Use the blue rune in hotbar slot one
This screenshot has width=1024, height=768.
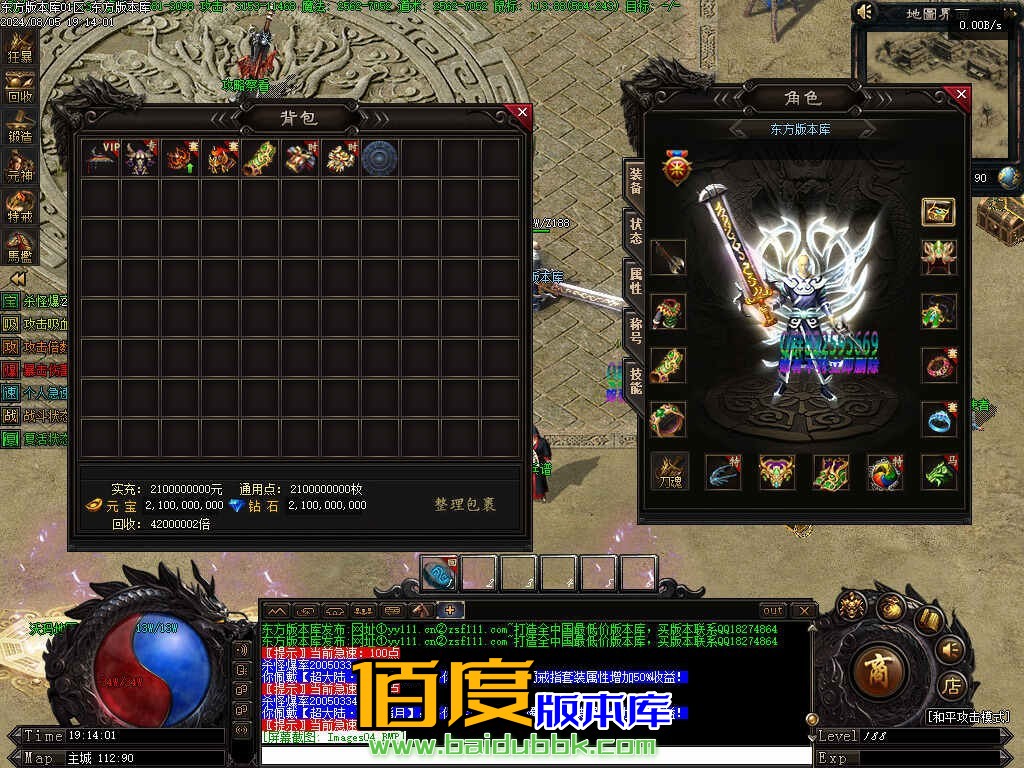pyautogui.click(x=438, y=573)
